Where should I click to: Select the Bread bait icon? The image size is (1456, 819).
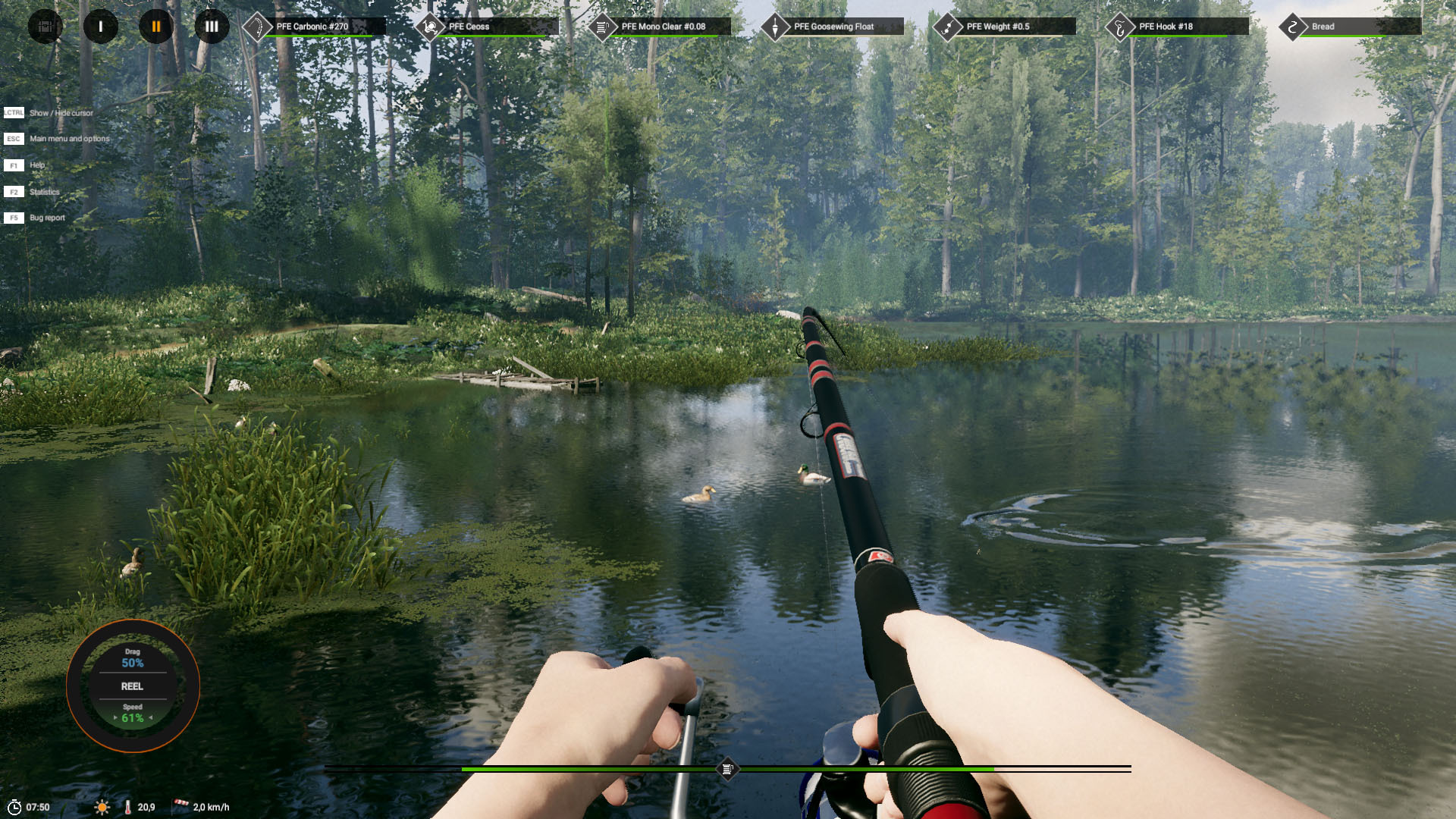coord(1292,26)
